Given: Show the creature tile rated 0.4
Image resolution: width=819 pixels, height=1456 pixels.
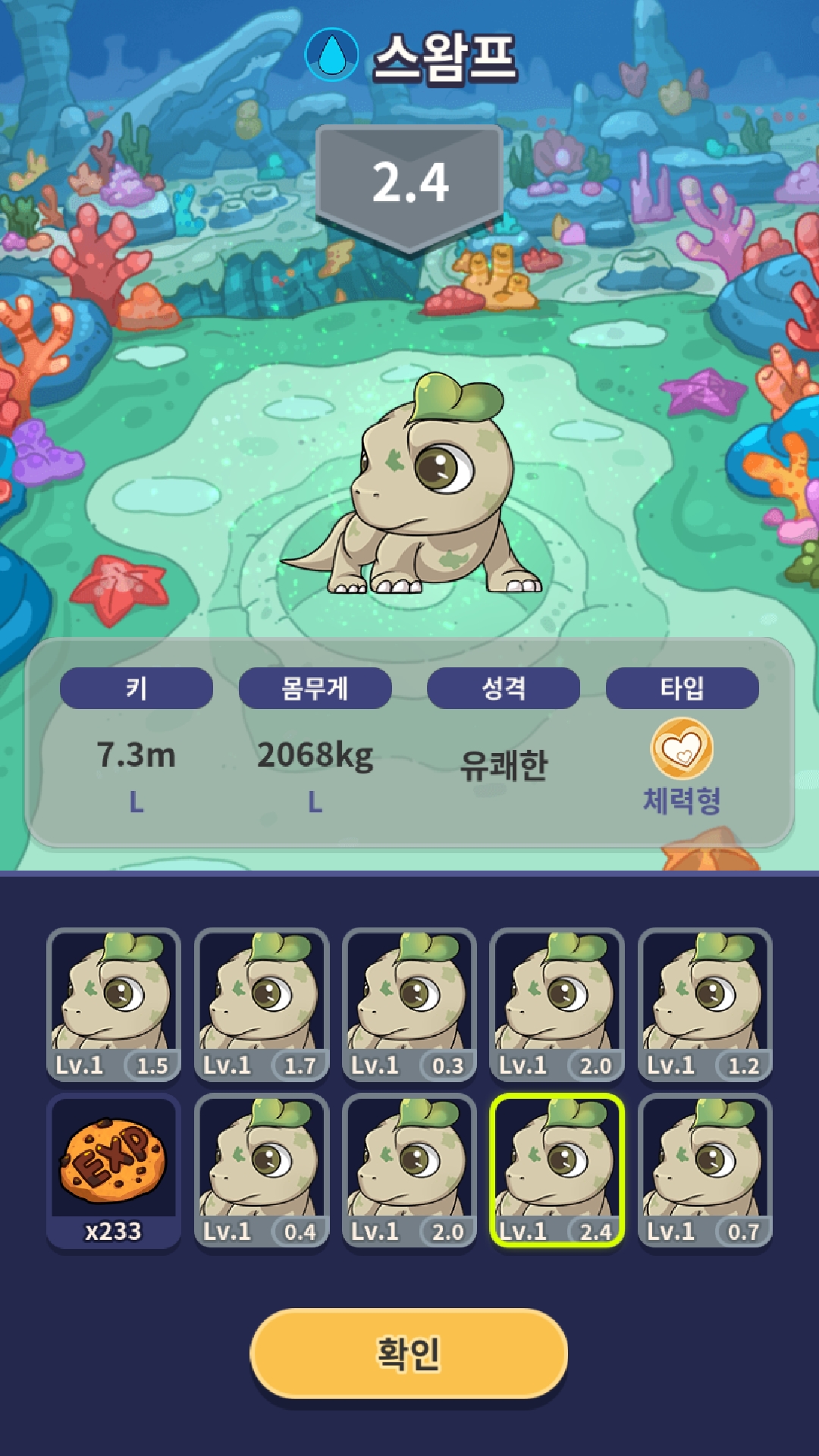Looking at the screenshot, I should pyautogui.click(x=262, y=1170).
